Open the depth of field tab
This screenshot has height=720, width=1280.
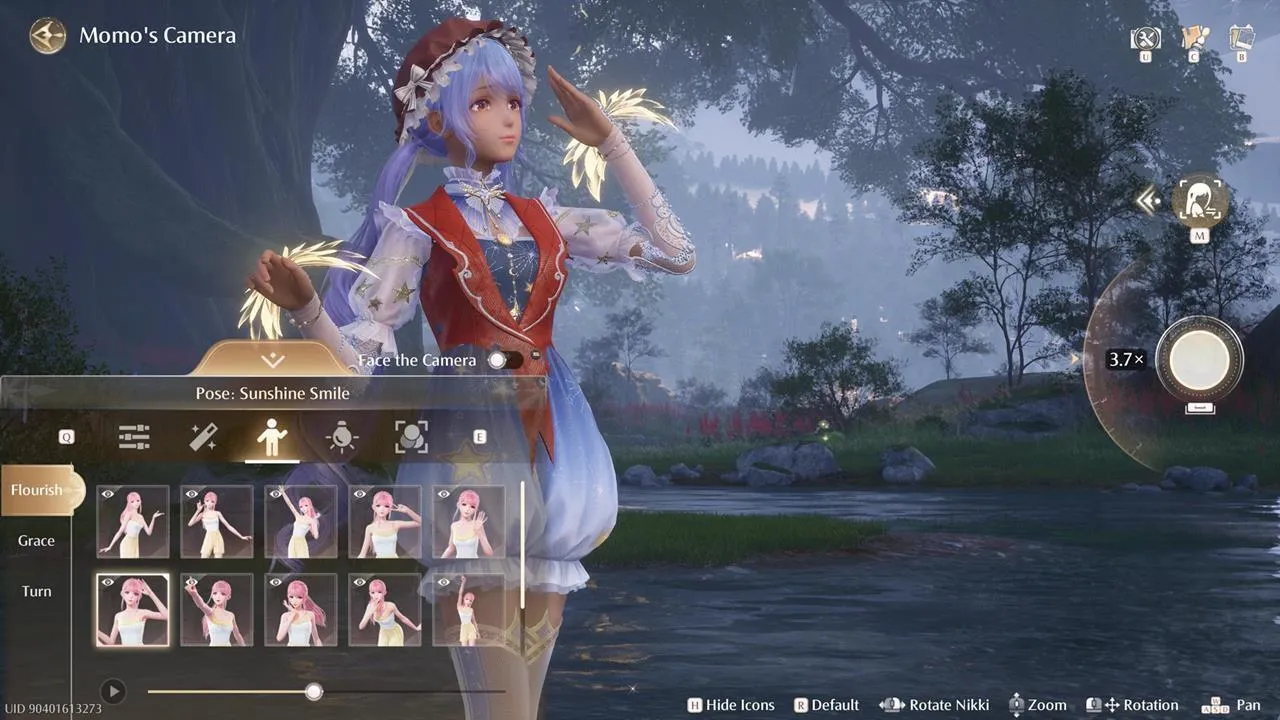410,436
